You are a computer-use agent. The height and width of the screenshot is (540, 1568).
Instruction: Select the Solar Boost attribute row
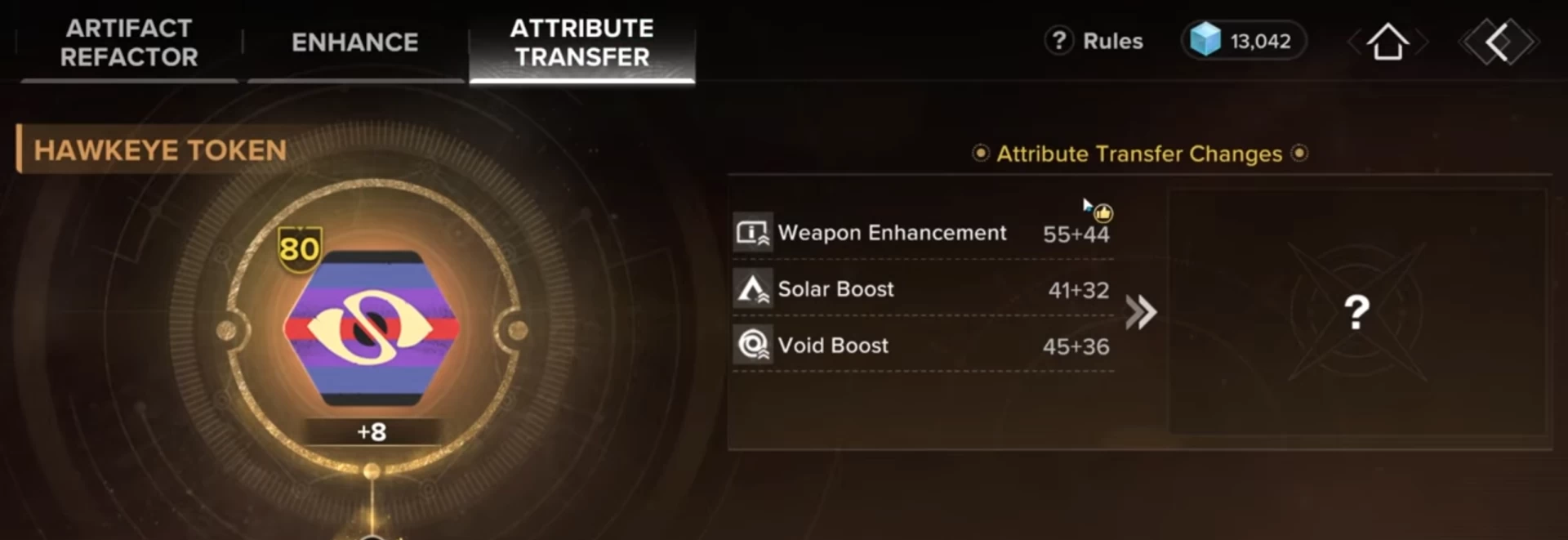coord(923,289)
